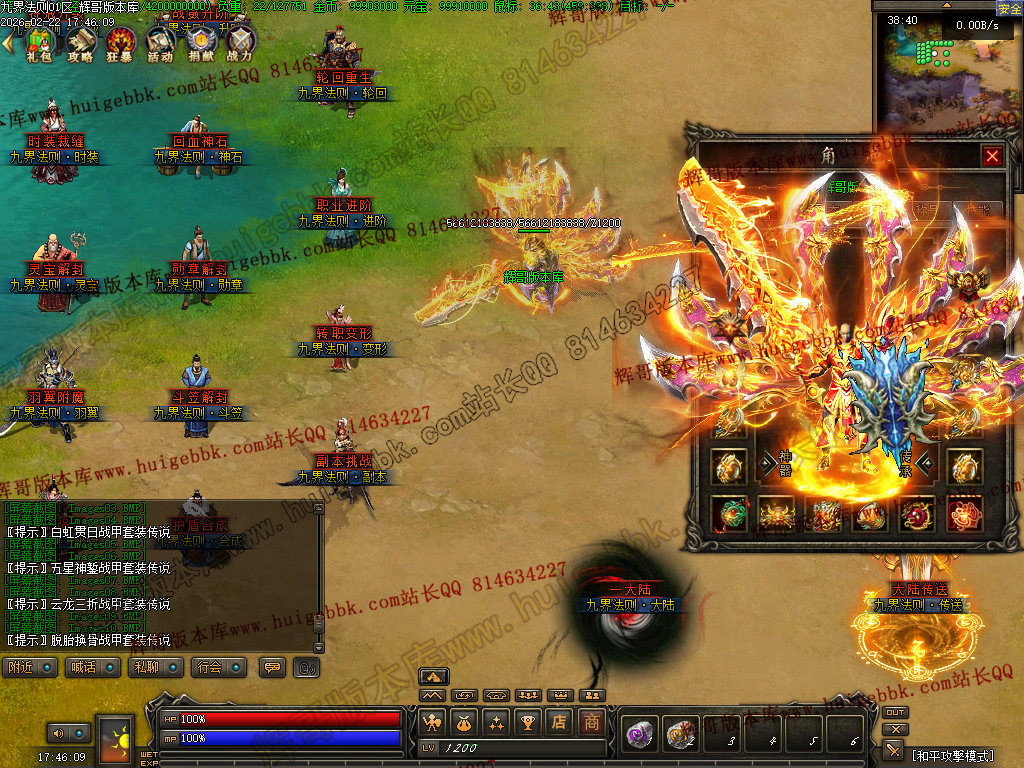Open the 神器 artifact section

point(785,462)
